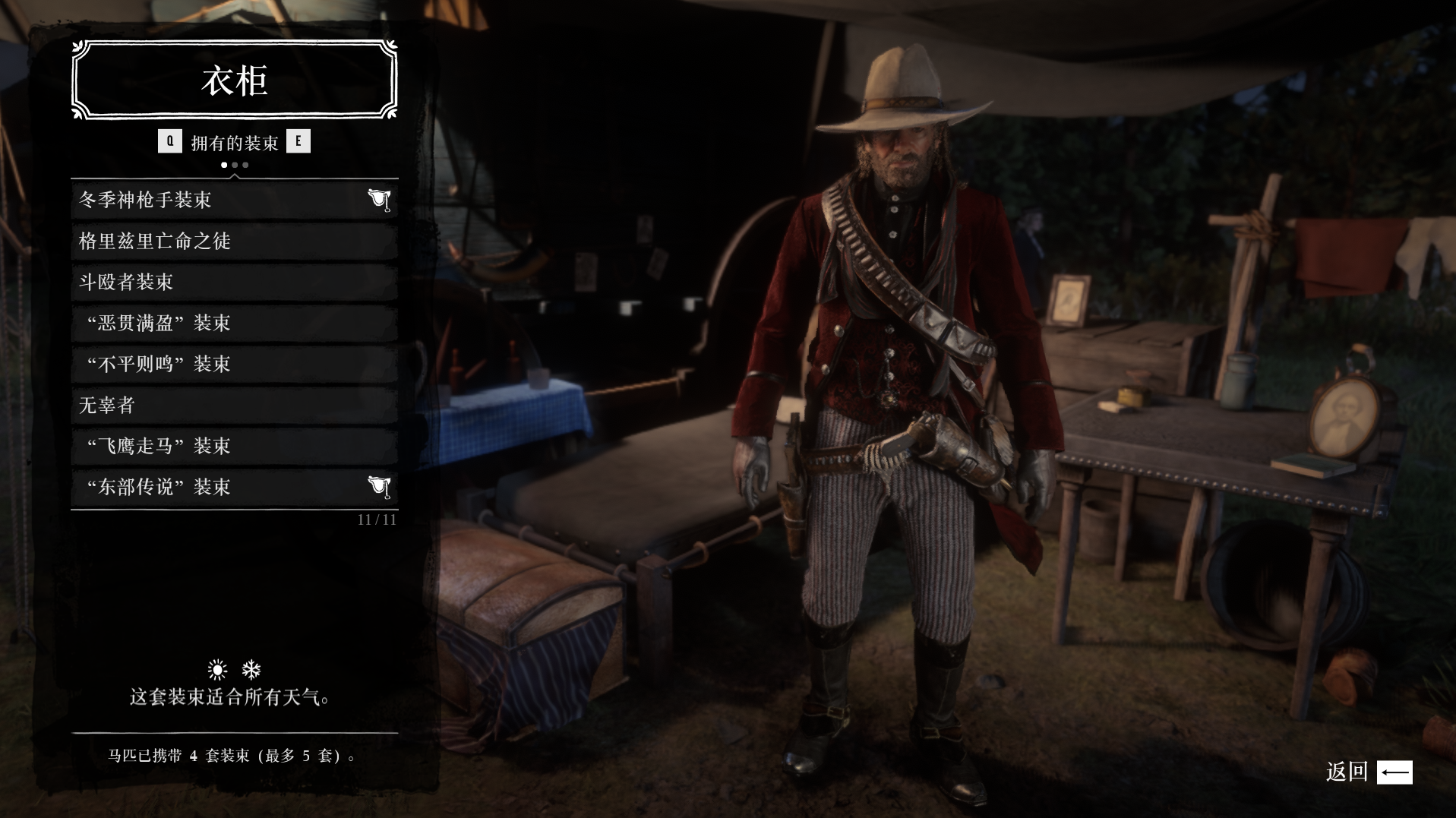Pick the "飞鹰走马" 装束 outfit
1456x818 pixels.
(234, 446)
